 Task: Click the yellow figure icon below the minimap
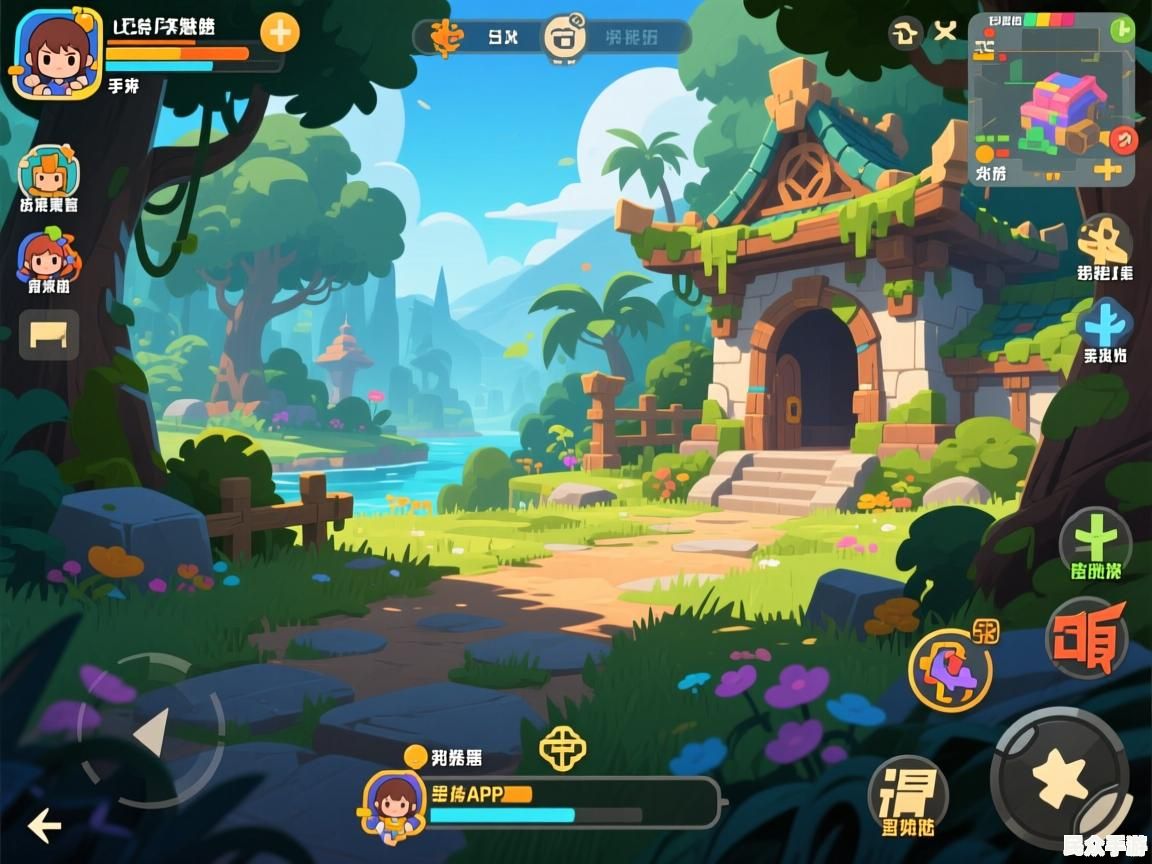click(x=1104, y=240)
